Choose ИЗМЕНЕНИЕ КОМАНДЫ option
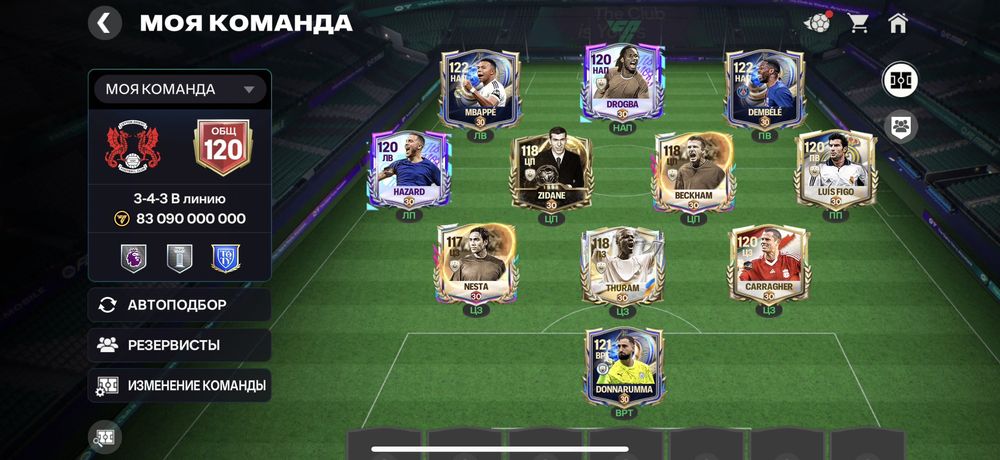 click(179, 385)
